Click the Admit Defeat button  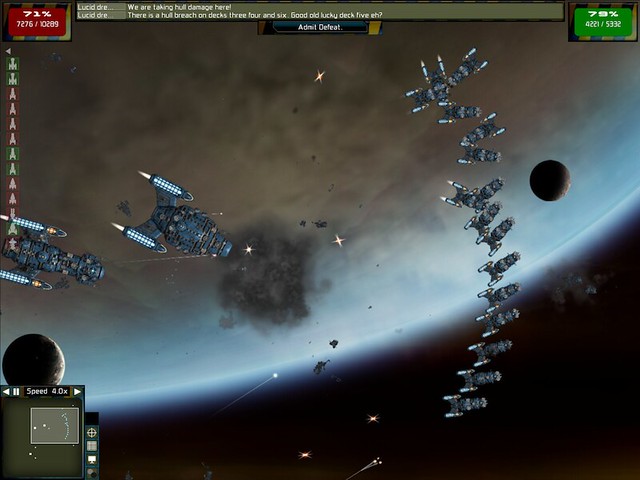pyautogui.click(x=320, y=27)
